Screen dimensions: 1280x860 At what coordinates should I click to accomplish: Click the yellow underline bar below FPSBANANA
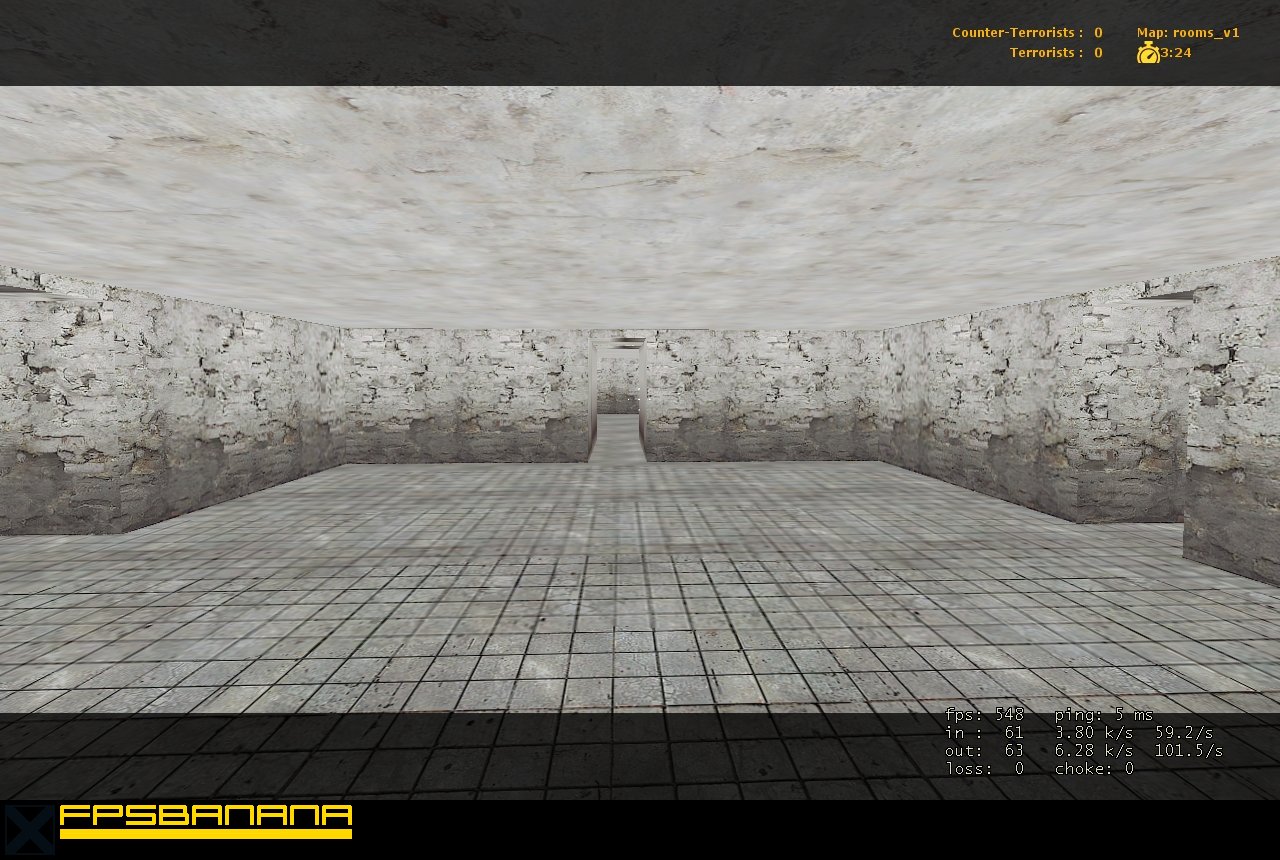[x=205, y=831]
